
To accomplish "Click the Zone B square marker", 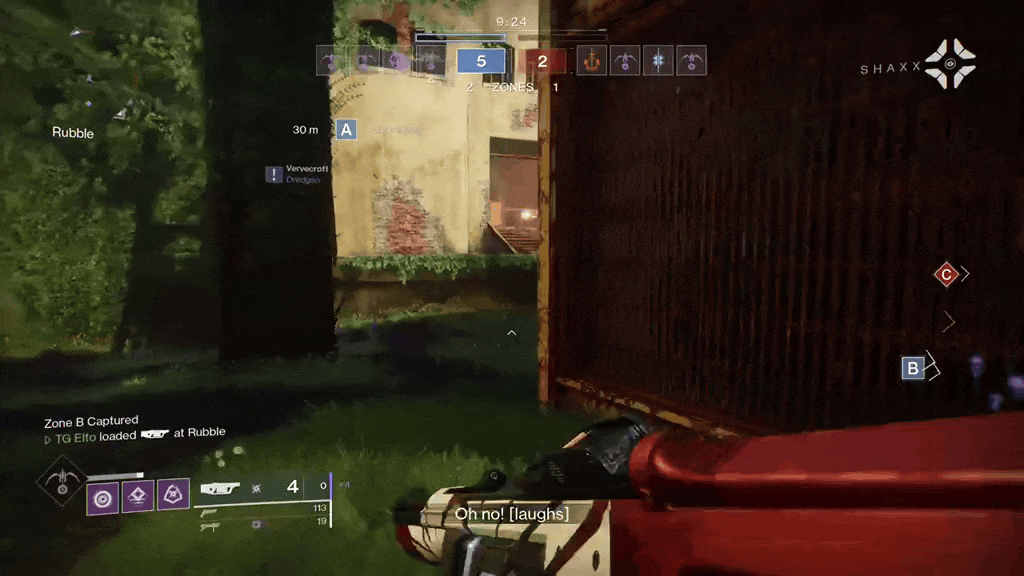I will pyautogui.click(x=912, y=368).
